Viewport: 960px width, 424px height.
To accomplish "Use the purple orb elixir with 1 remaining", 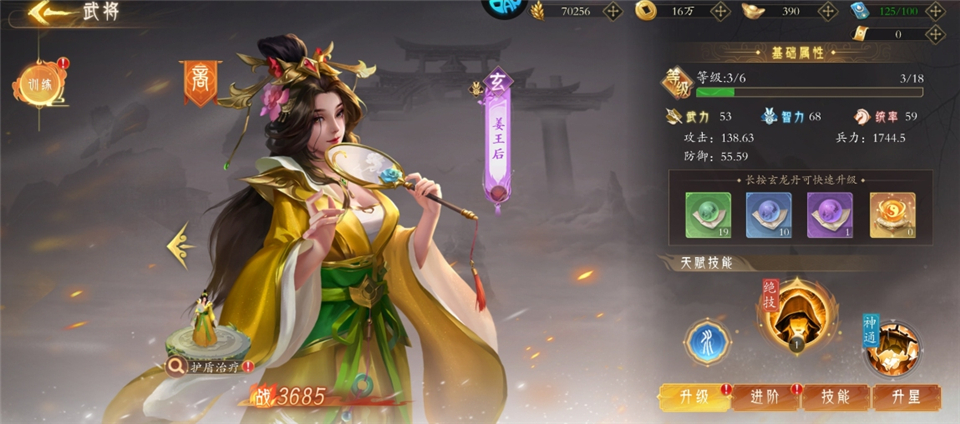I will [x=829, y=213].
